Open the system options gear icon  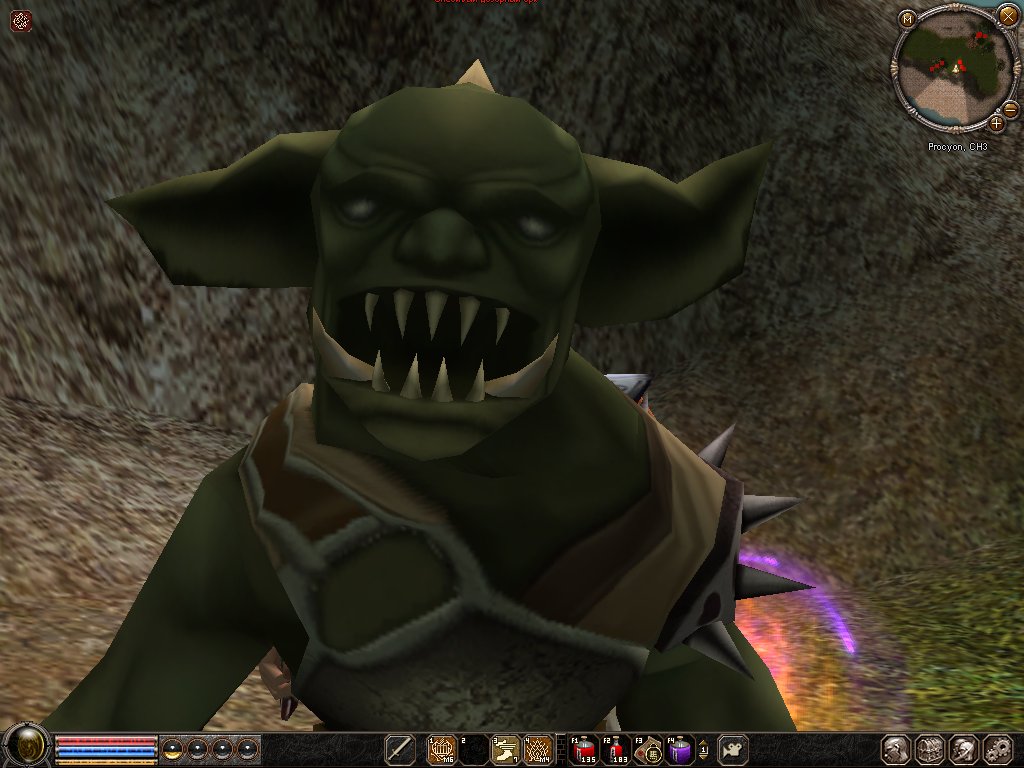tap(998, 749)
